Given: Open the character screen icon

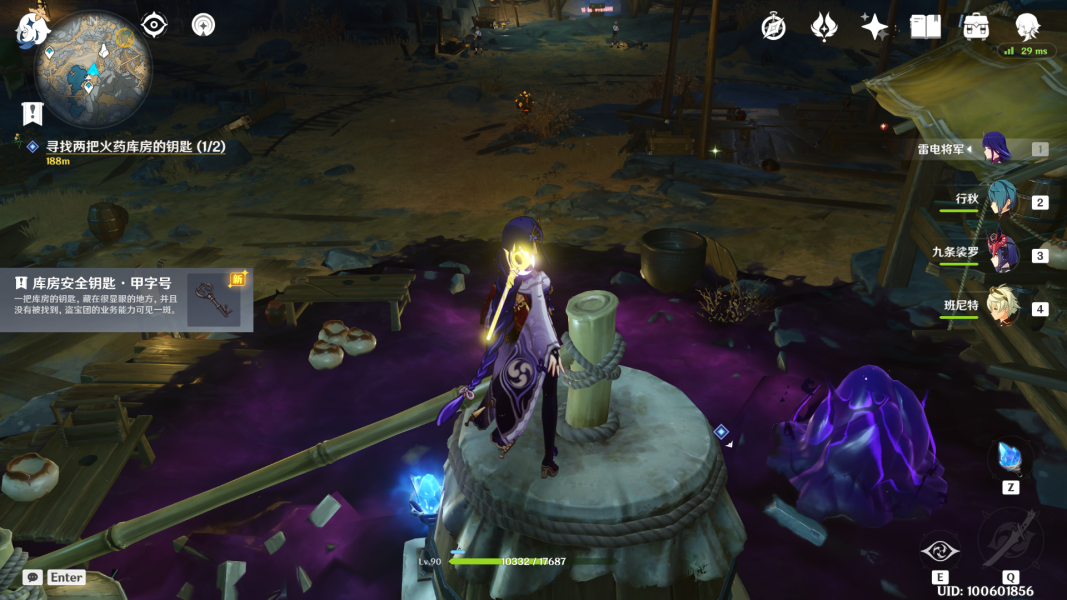Looking at the screenshot, I should (x=1027, y=27).
